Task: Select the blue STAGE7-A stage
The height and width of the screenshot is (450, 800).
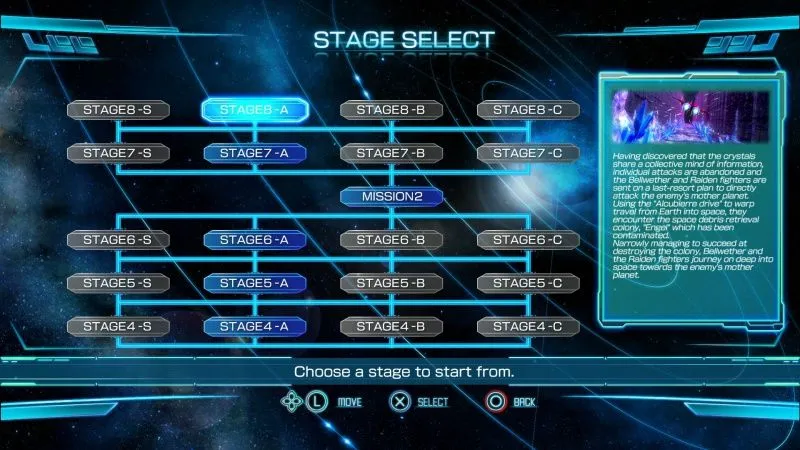Action: [x=254, y=153]
